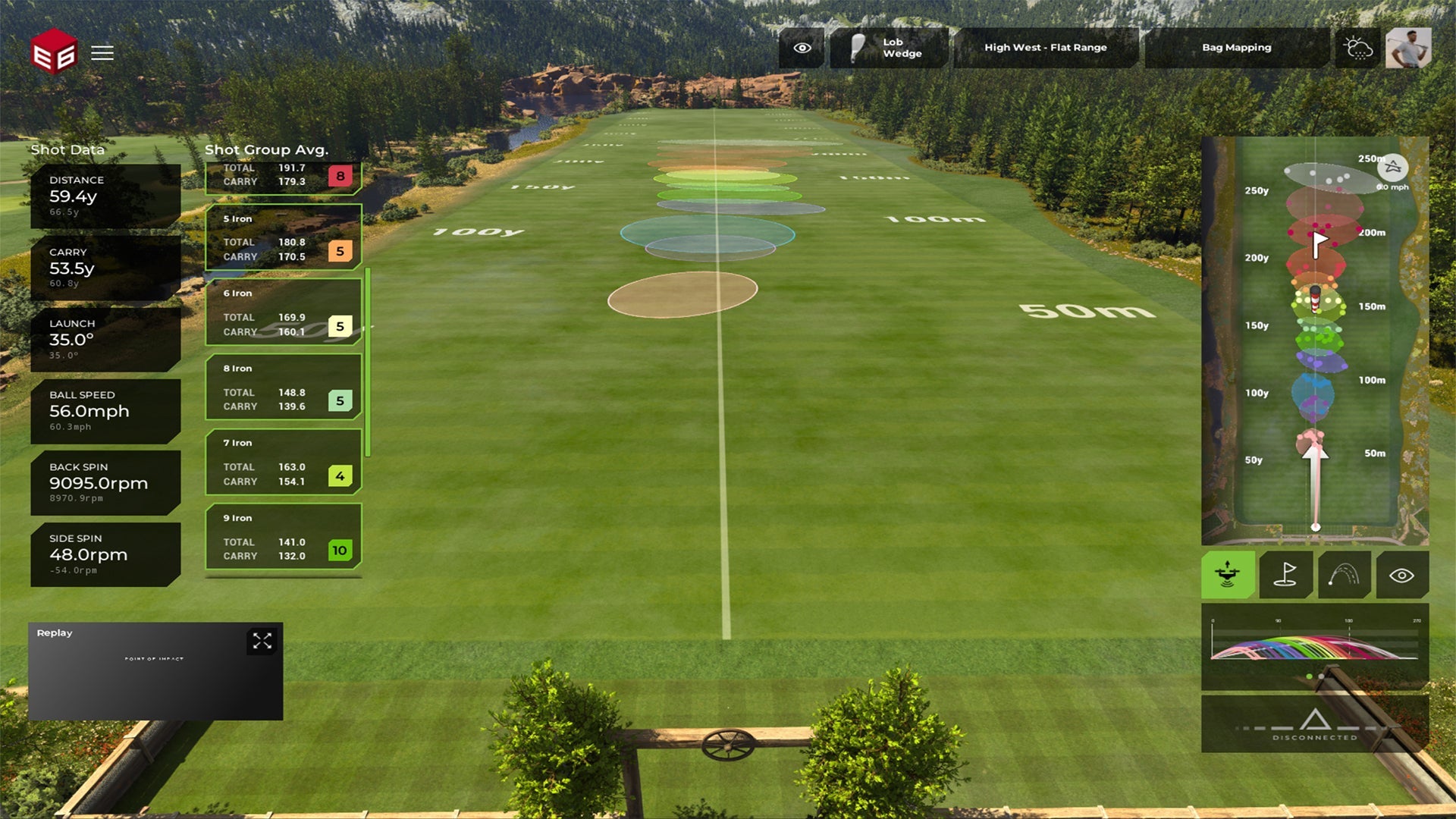Open High West - Flat Range course selector

pos(1045,47)
